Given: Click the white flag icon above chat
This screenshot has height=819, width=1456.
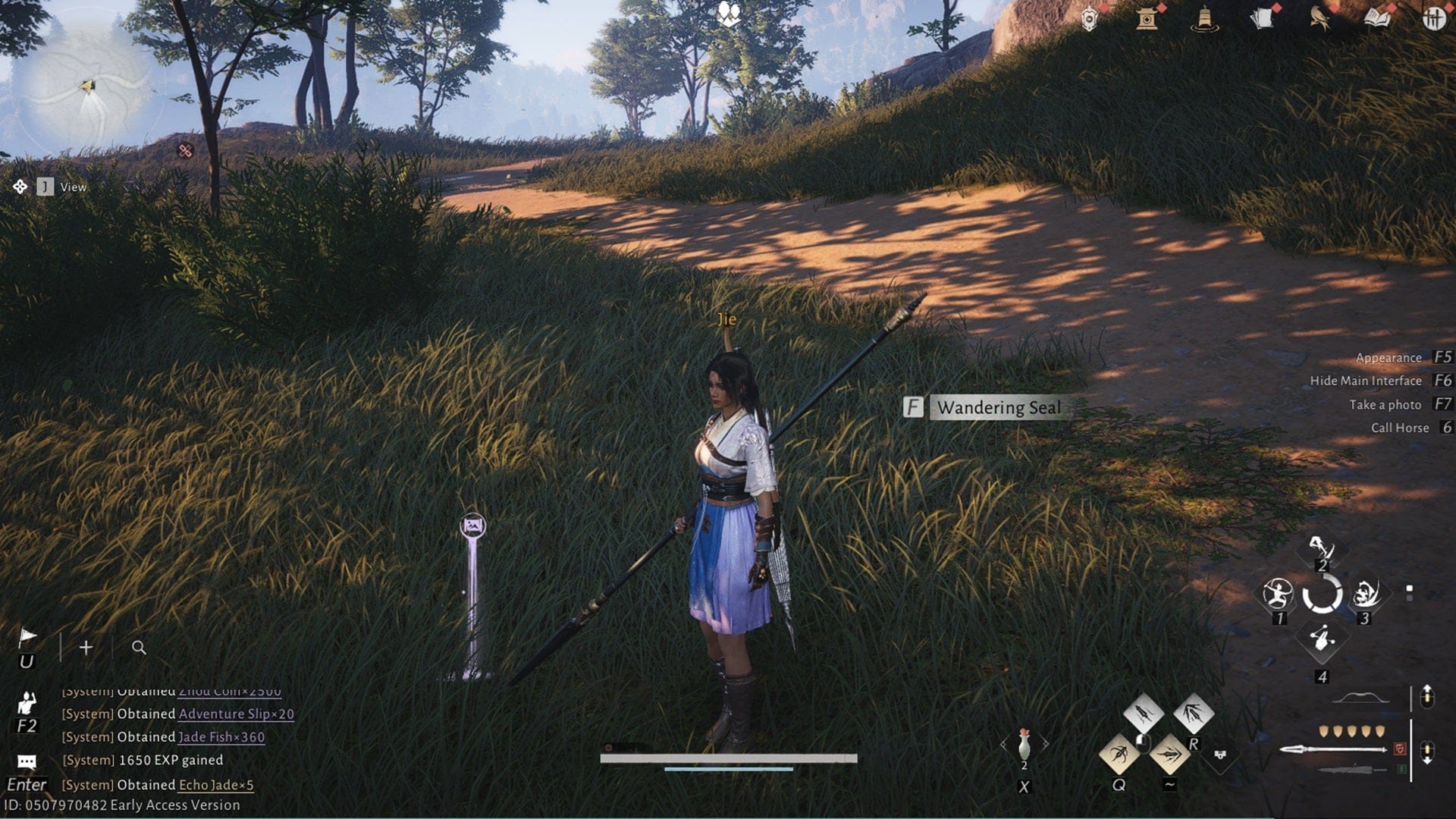Looking at the screenshot, I should [27, 638].
